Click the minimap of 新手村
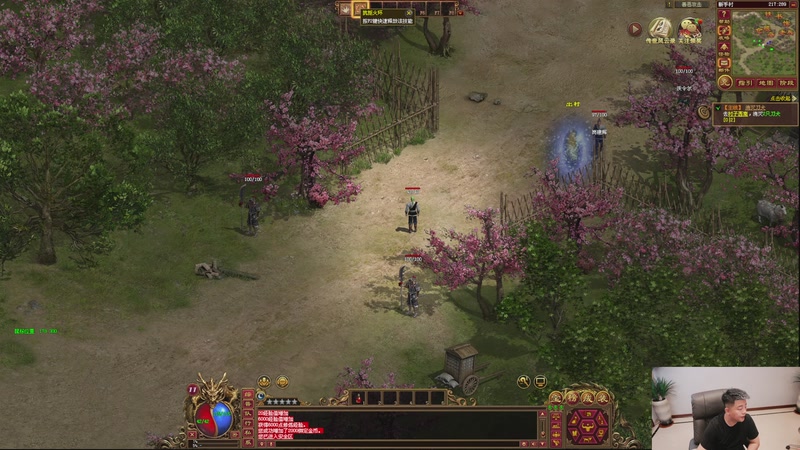Image resolution: width=800 pixels, height=450 pixels. tap(763, 42)
